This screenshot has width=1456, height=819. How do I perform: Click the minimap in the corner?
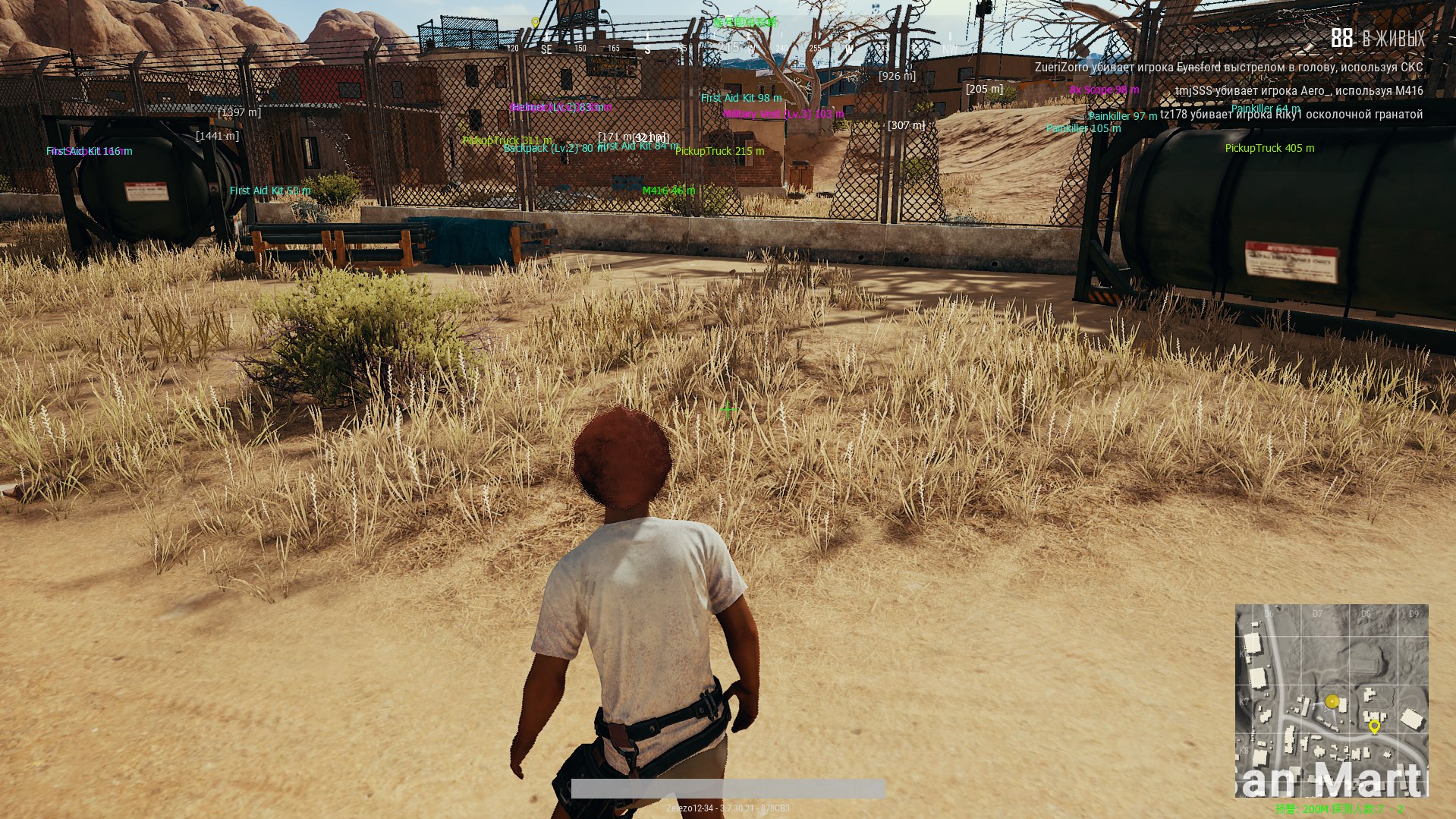pos(1331,700)
